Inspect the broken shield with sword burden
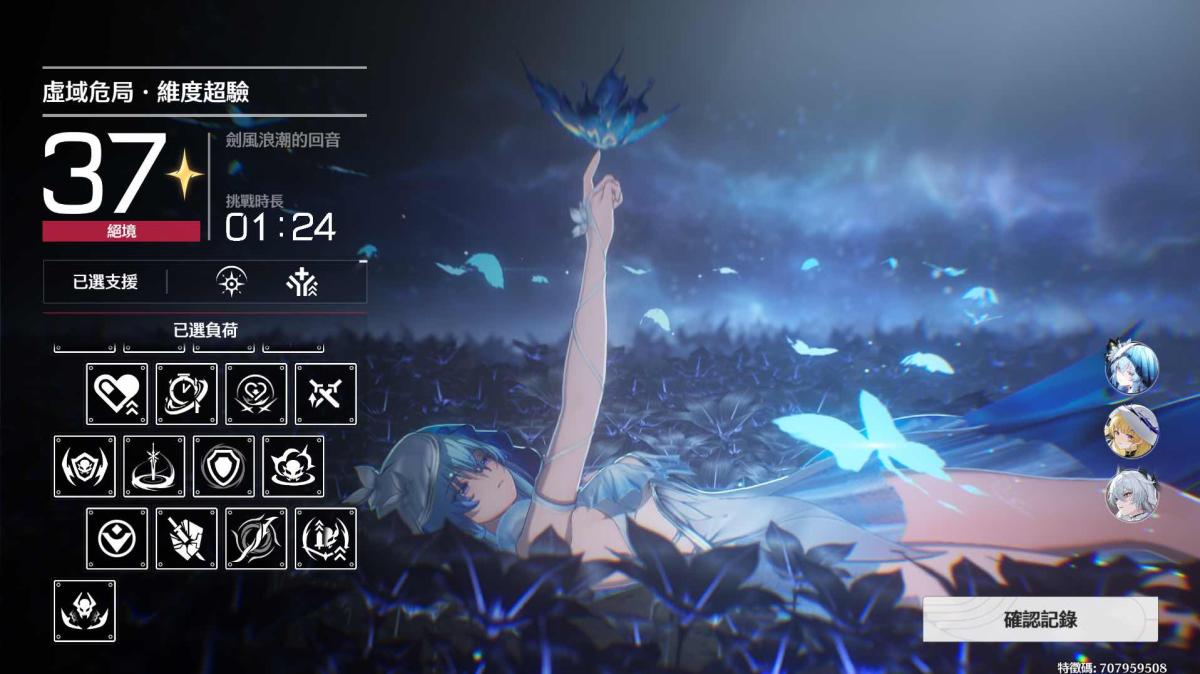 point(186,538)
